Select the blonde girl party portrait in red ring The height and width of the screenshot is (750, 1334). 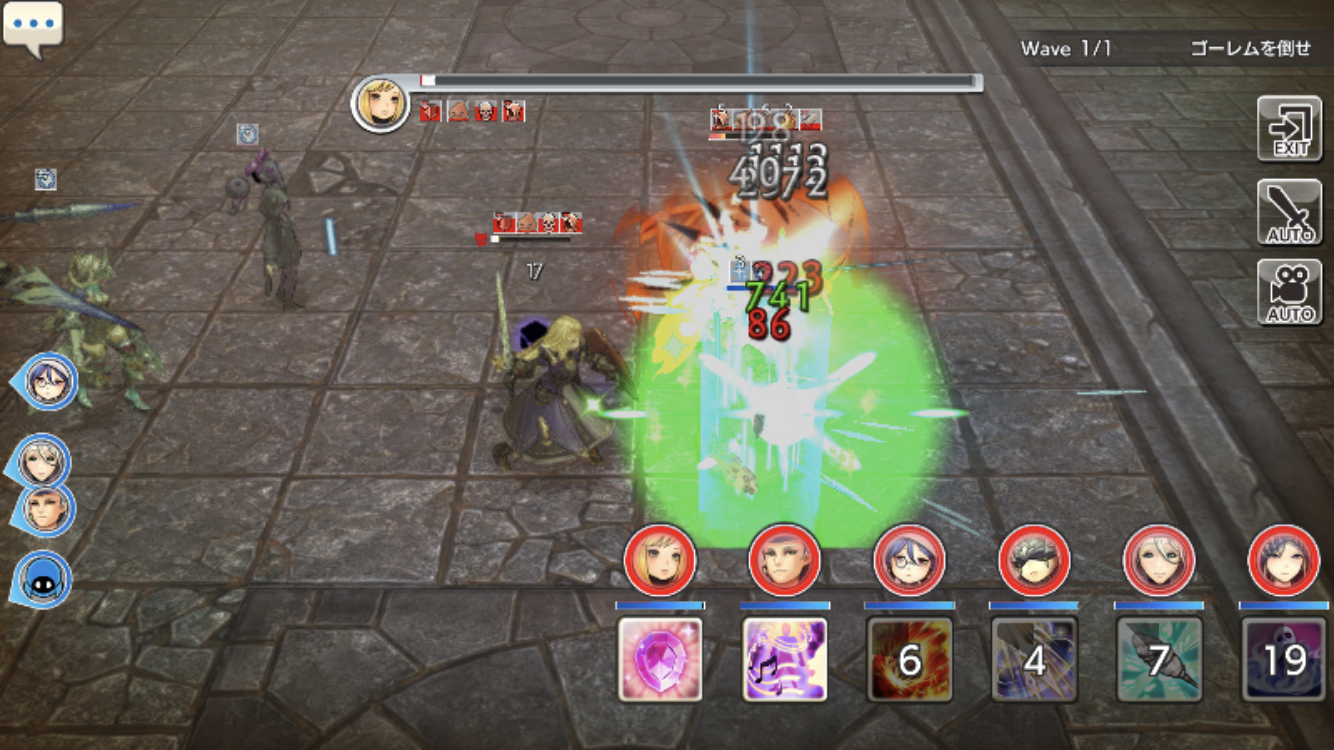pyautogui.click(x=660, y=560)
